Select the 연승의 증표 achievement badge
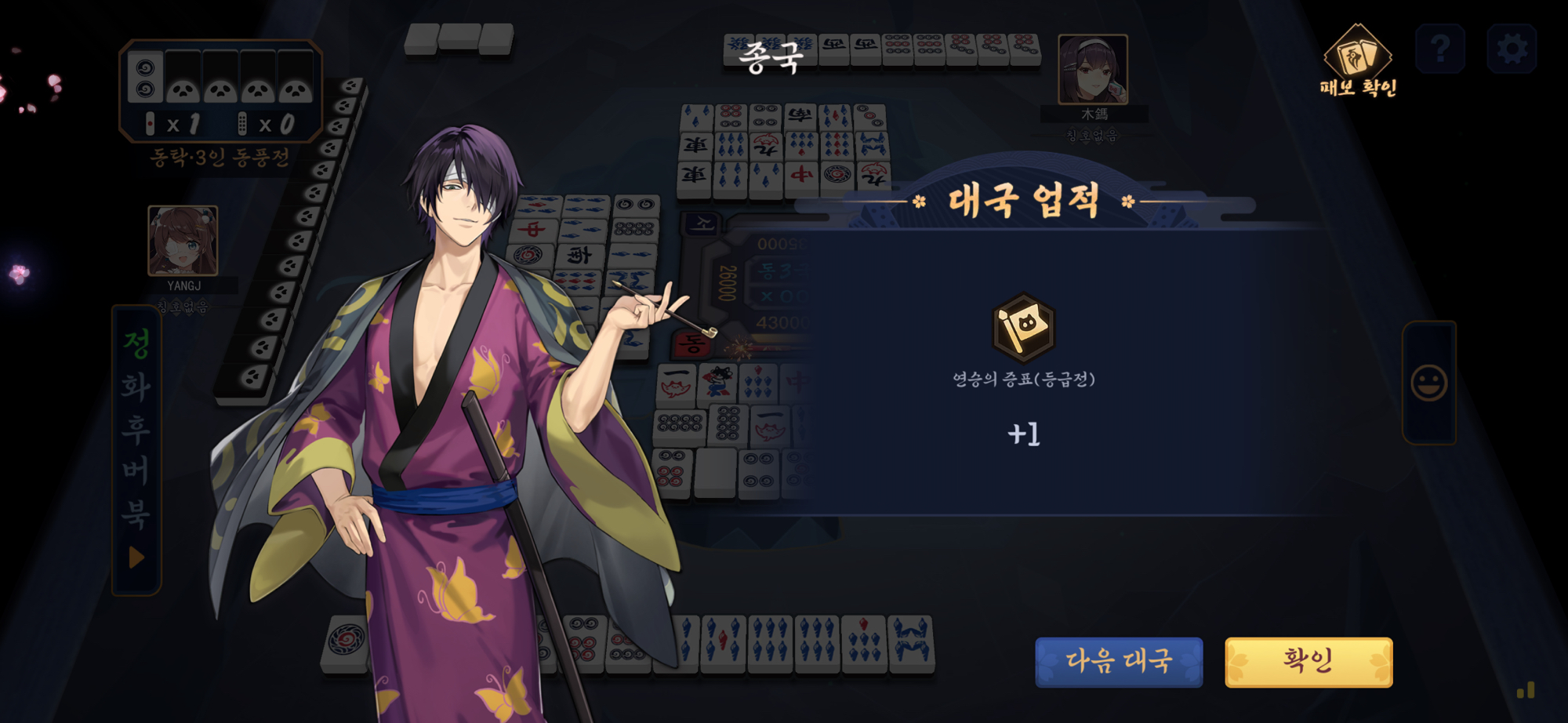Image resolution: width=1568 pixels, height=723 pixels. pyautogui.click(x=1023, y=328)
